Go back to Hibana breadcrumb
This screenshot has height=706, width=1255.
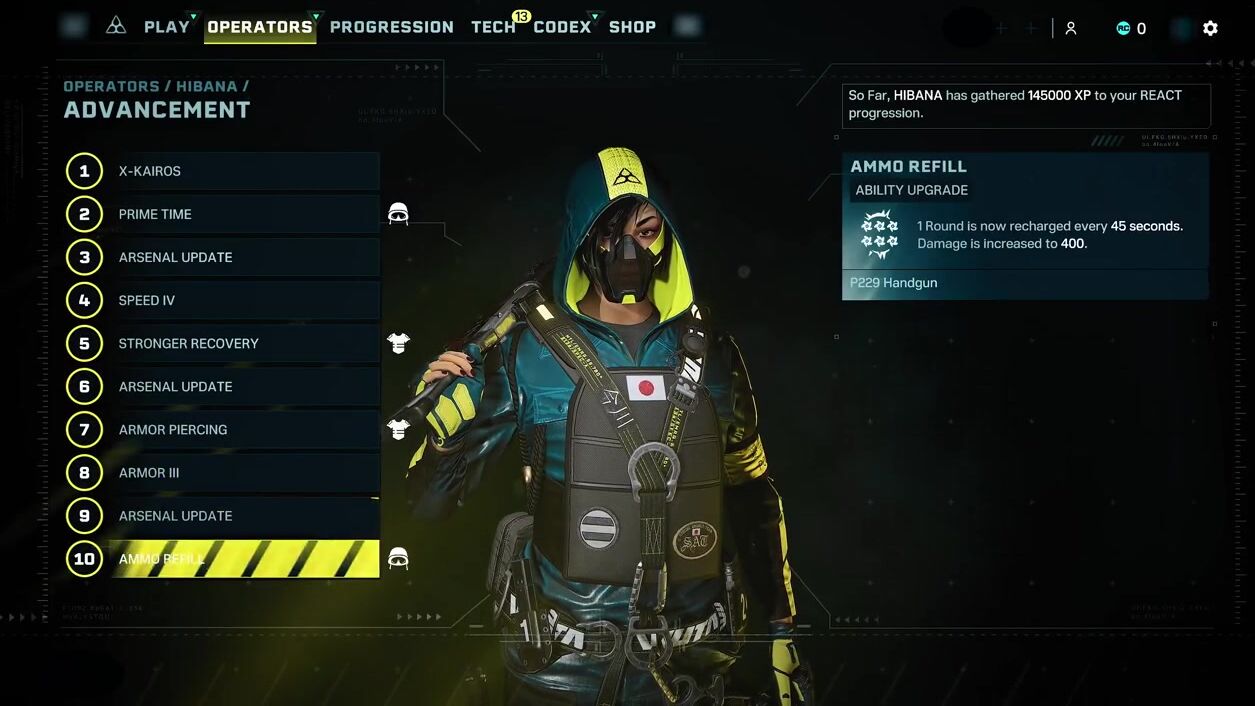206,86
